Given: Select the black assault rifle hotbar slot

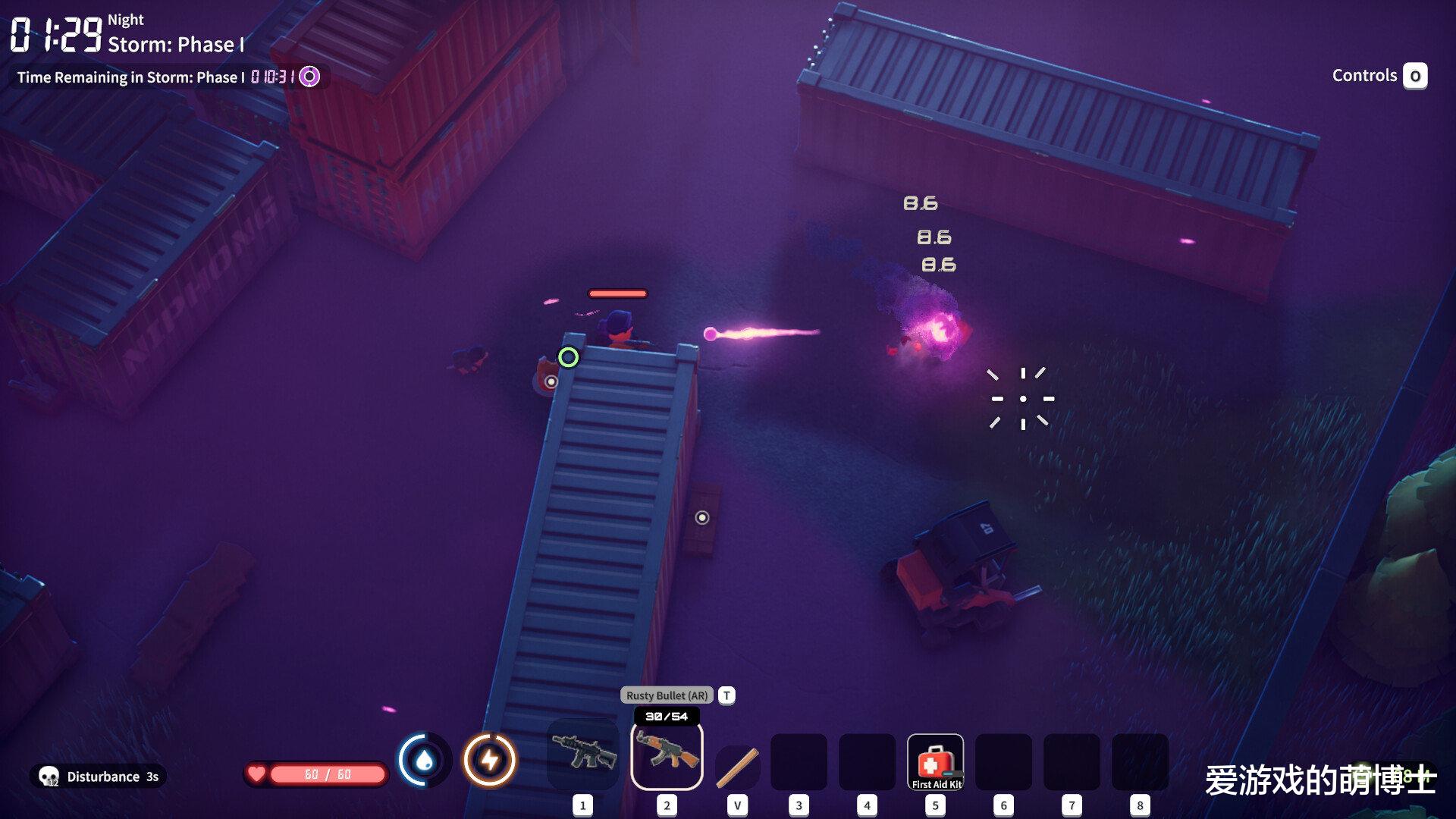Looking at the screenshot, I should click(x=582, y=755).
